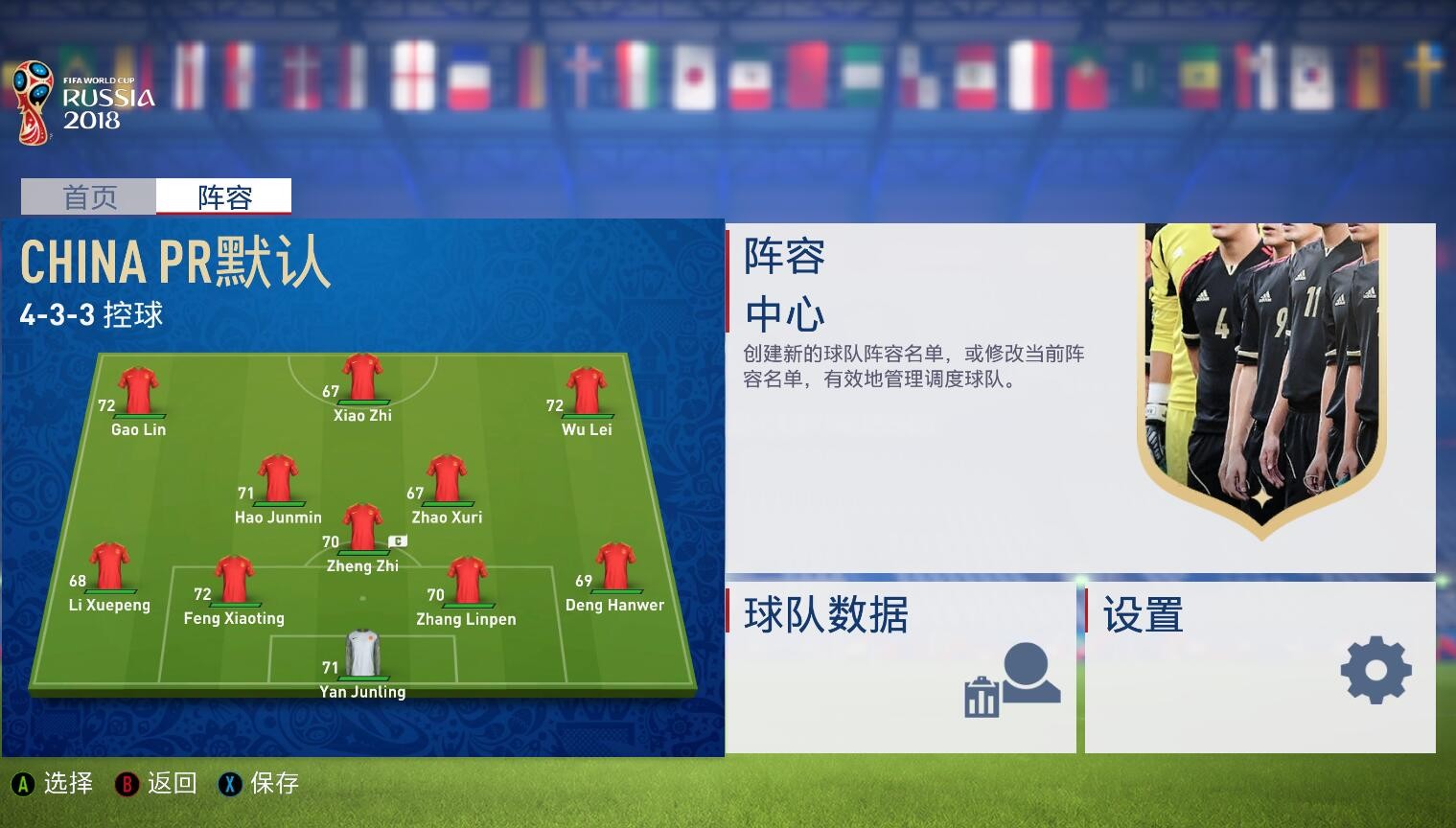Select Wu Lei's jersey on the right wing
1456x828 pixels.
[x=586, y=390]
